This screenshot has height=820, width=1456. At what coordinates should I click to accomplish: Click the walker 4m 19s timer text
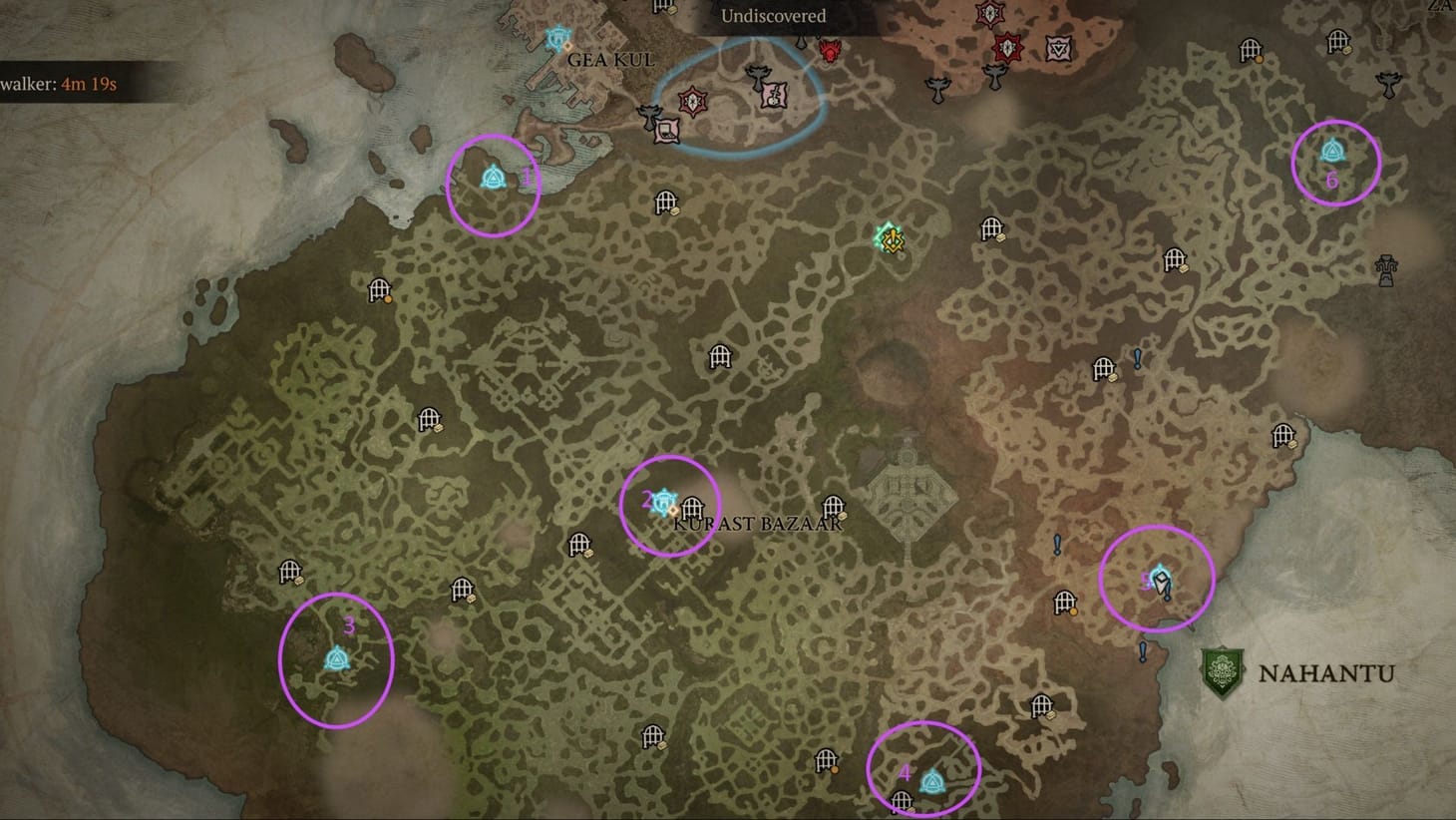pyautogui.click(x=58, y=84)
